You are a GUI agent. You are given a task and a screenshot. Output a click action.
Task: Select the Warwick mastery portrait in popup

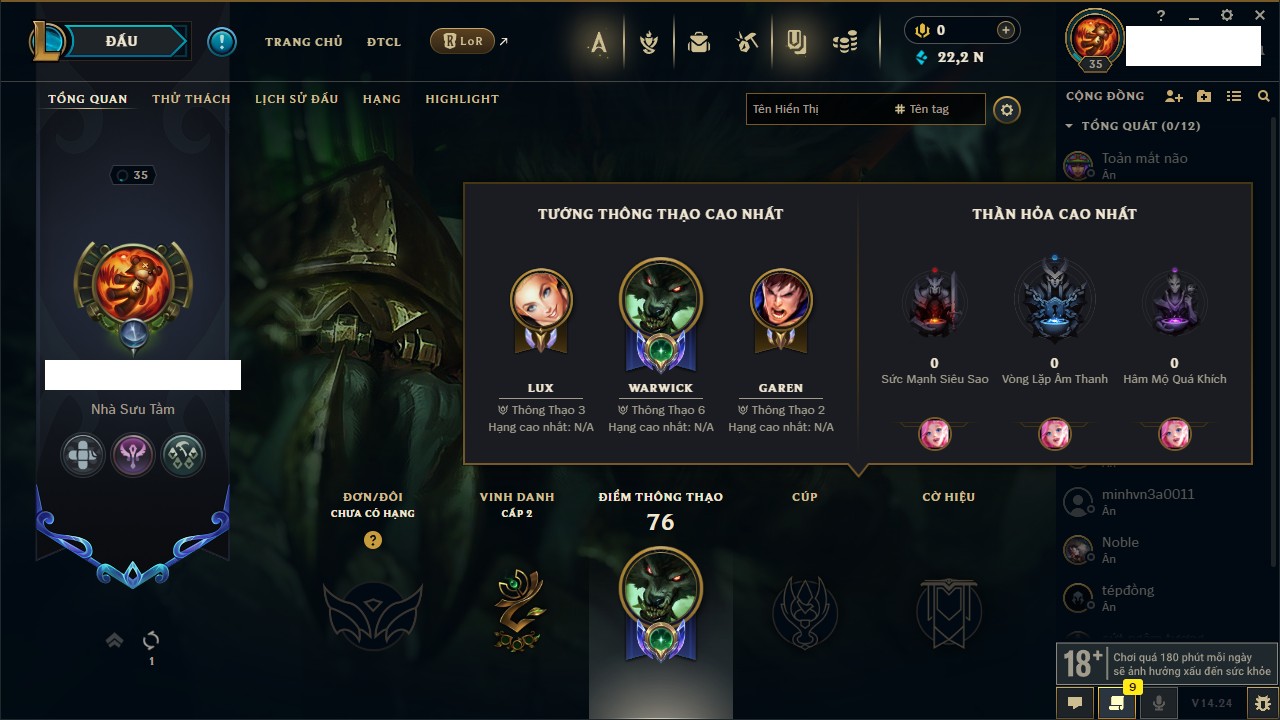click(x=661, y=300)
